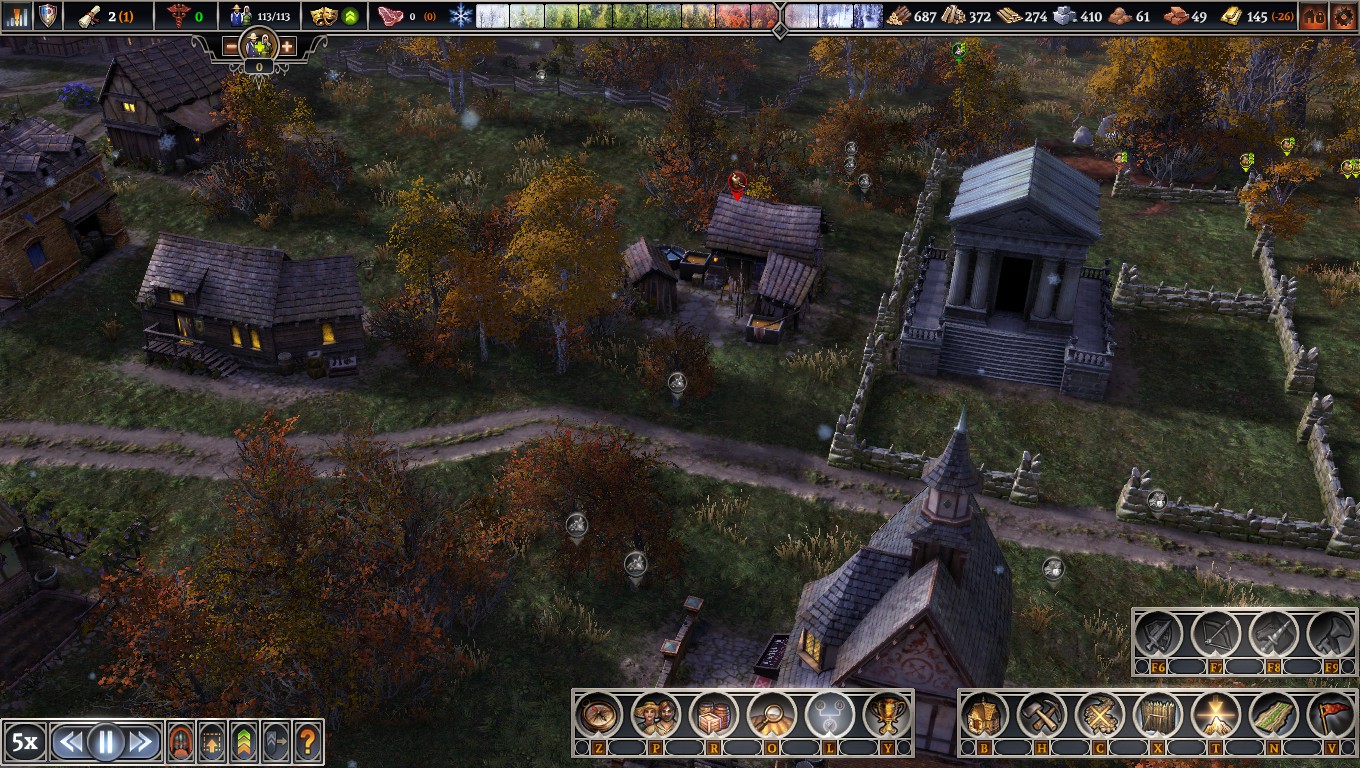Select the bow and arrow unit group
The height and width of the screenshot is (768, 1360).
pyautogui.click(x=1216, y=634)
